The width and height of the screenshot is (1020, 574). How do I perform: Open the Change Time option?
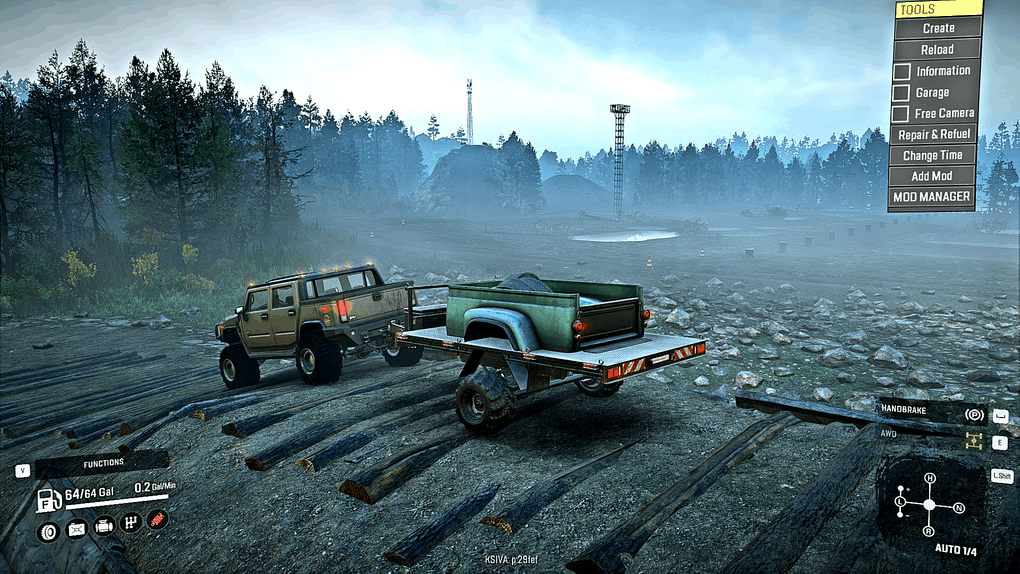[x=934, y=156]
